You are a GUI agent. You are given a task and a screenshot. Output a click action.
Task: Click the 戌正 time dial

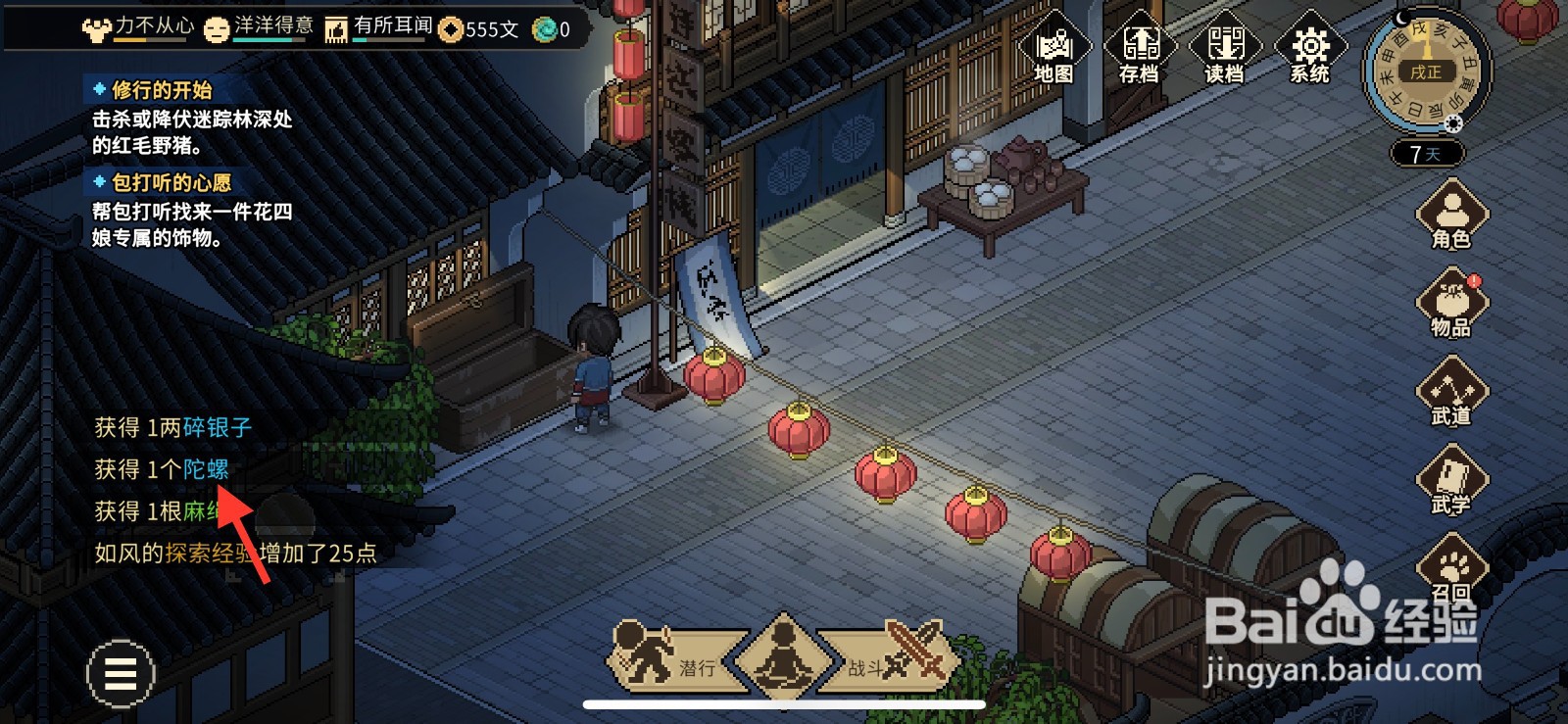(x=1428, y=71)
